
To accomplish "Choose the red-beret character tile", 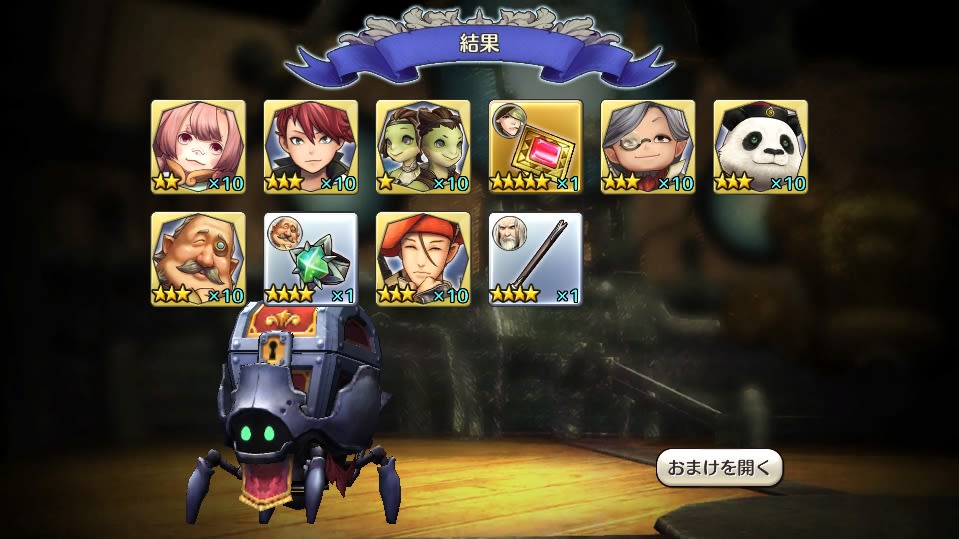I will point(423,259).
